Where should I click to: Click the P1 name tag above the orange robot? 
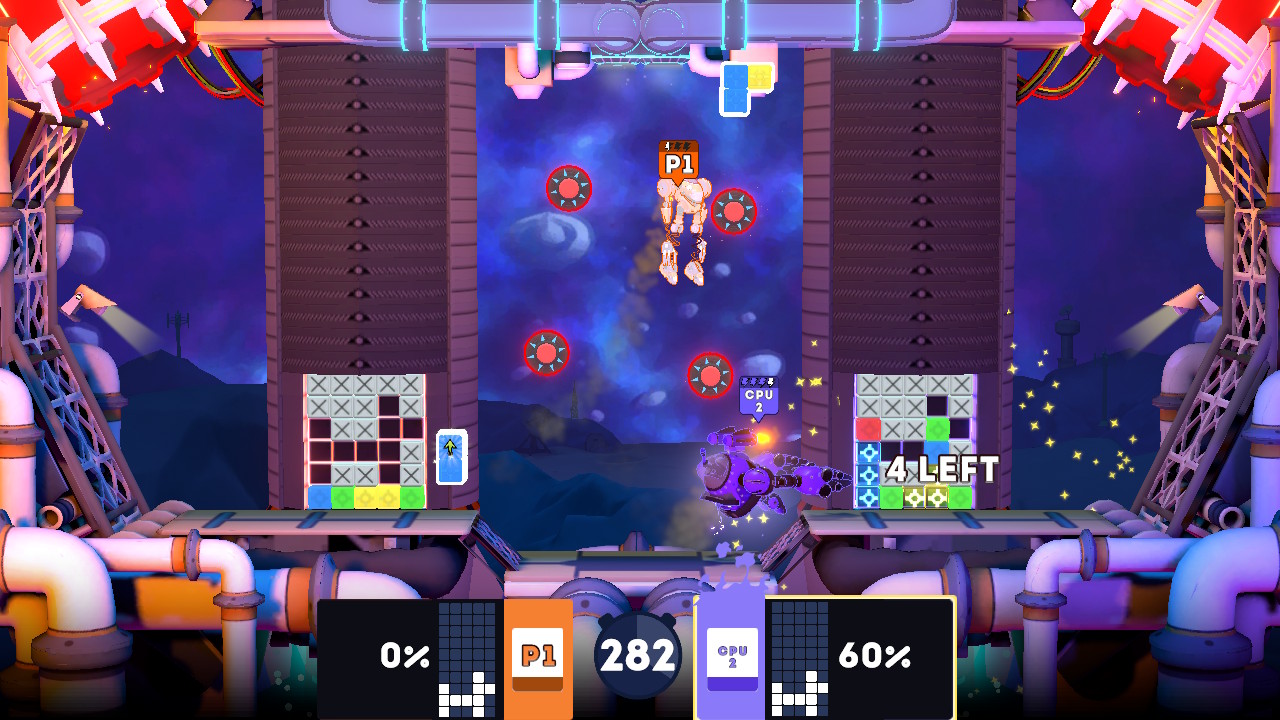(676, 158)
